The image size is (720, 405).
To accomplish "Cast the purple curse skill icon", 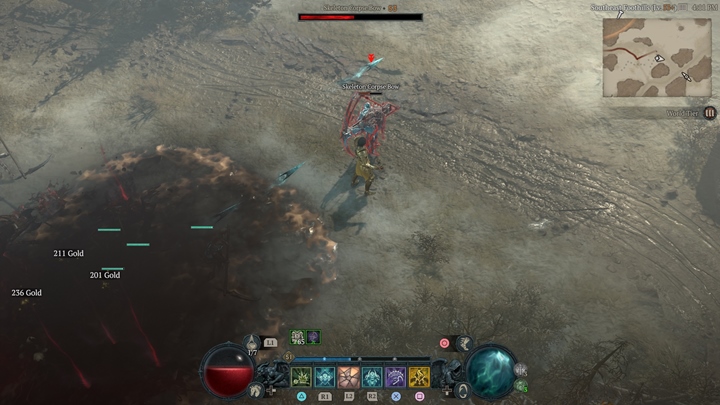I will tap(396, 377).
